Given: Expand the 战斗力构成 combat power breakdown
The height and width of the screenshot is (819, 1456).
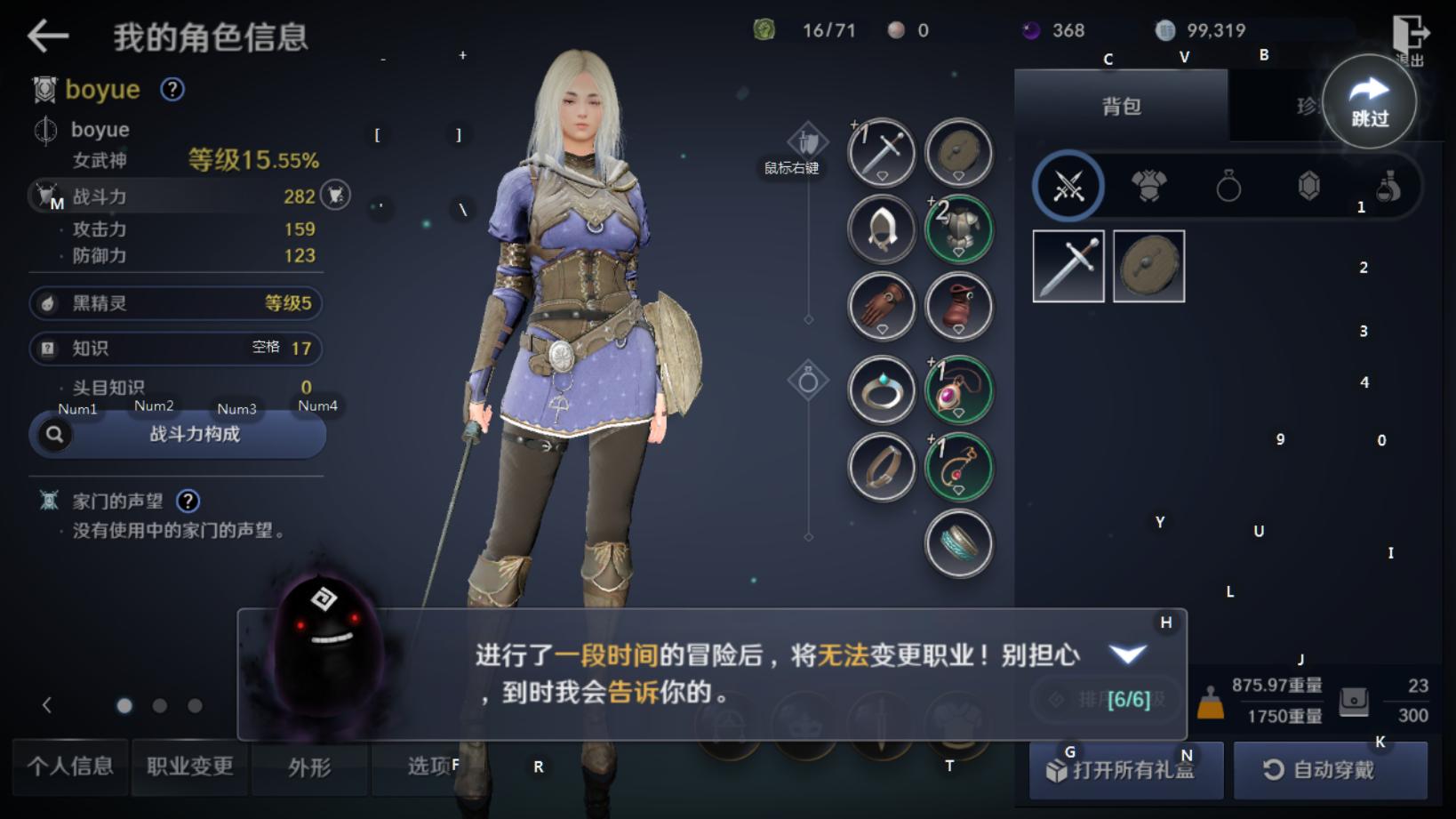Looking at the screenshot, I should (178, 435).
